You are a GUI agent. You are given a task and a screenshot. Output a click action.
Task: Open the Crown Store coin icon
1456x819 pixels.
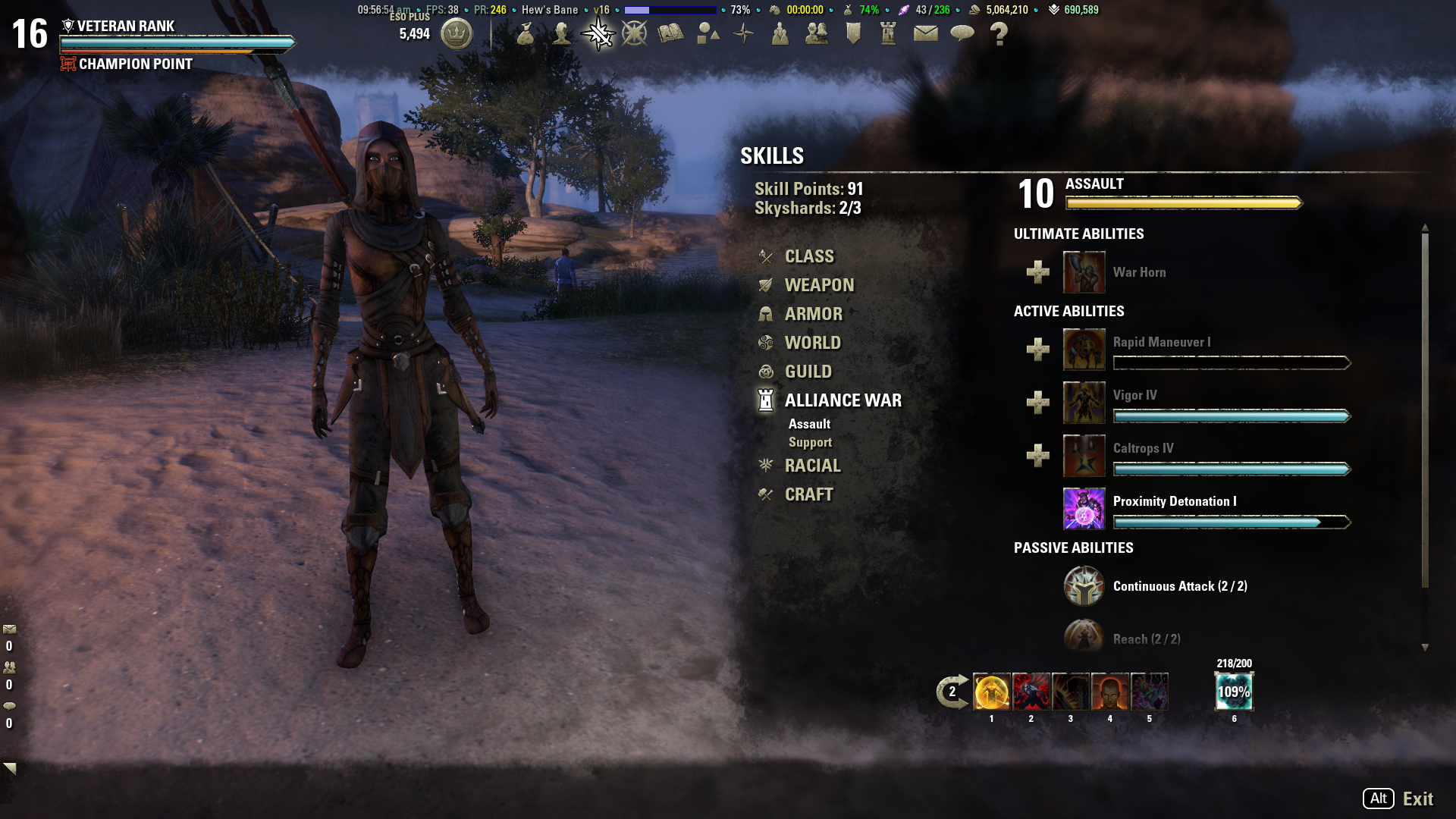[x=457, y=34]
